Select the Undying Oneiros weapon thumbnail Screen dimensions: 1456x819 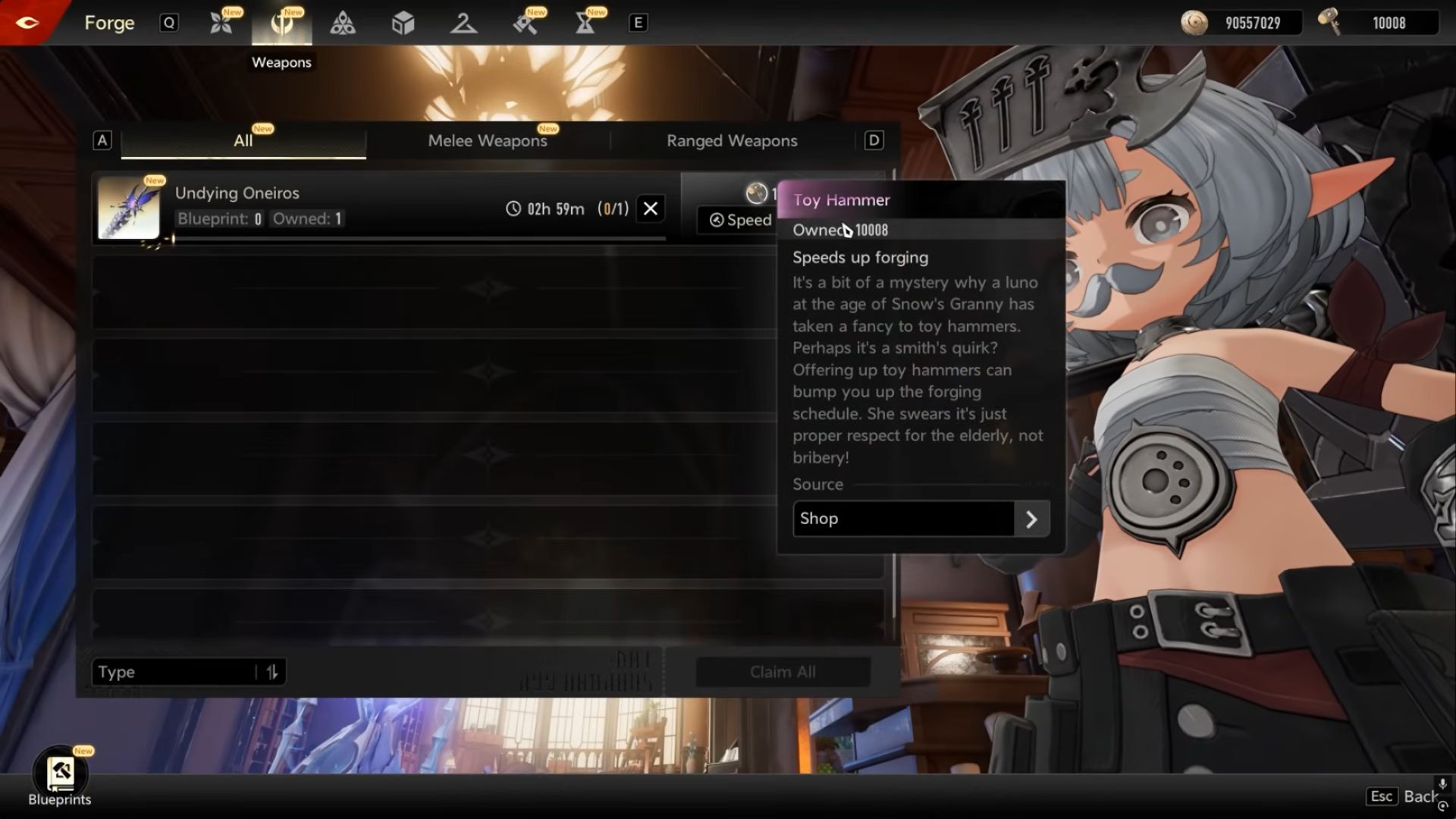(x=129, y=209)
